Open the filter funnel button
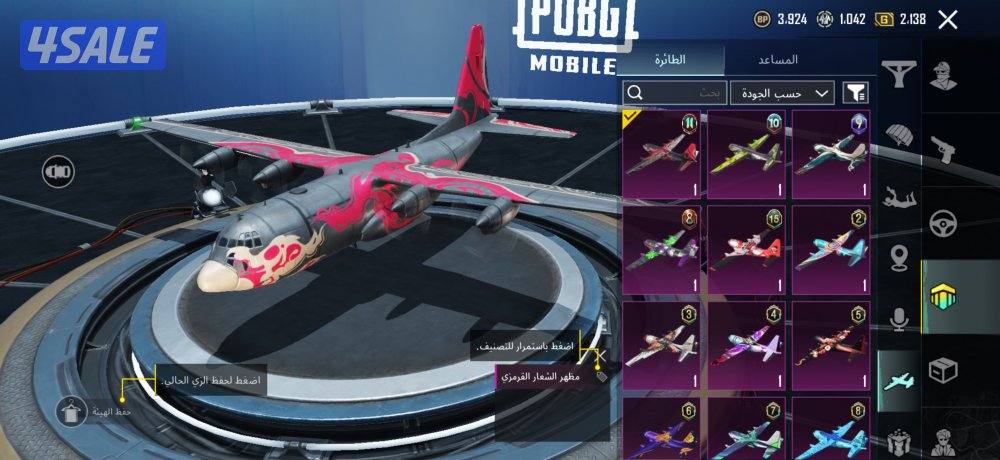1000x460 pixels. [856, 93]
